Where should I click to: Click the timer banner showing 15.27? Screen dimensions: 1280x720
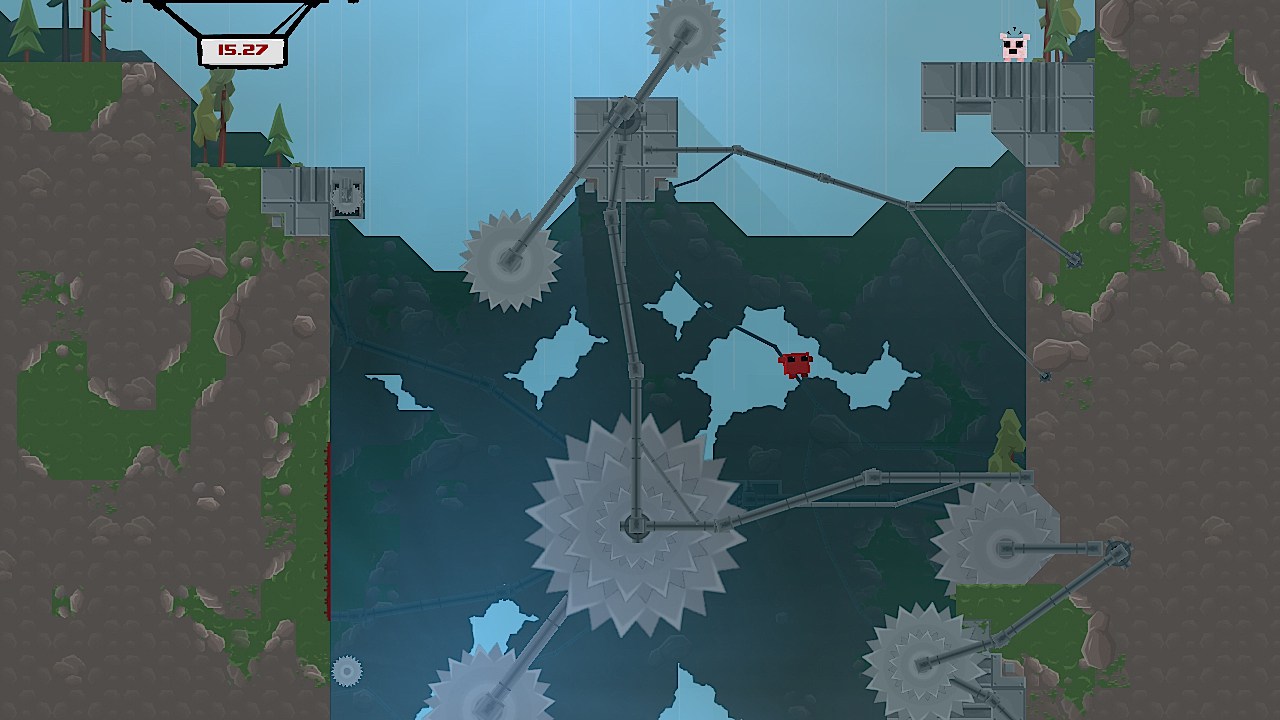pyautogui.click(x=243, y=48)
